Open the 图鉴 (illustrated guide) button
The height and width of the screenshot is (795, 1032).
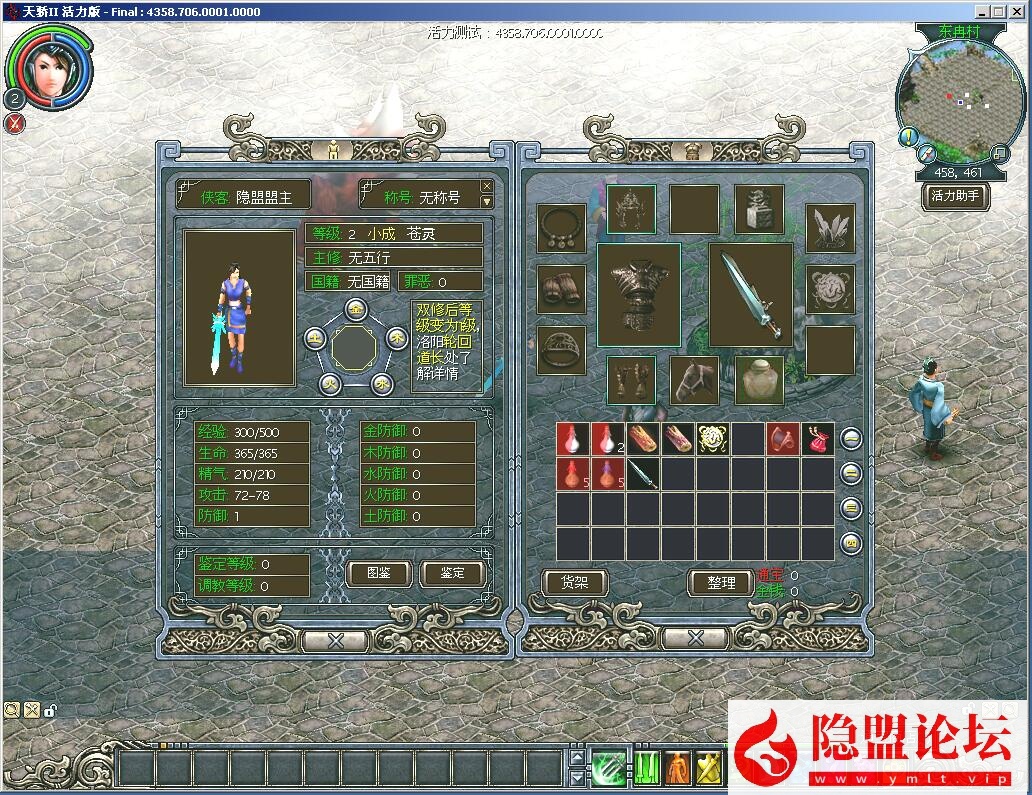click(x=379, y=573)
